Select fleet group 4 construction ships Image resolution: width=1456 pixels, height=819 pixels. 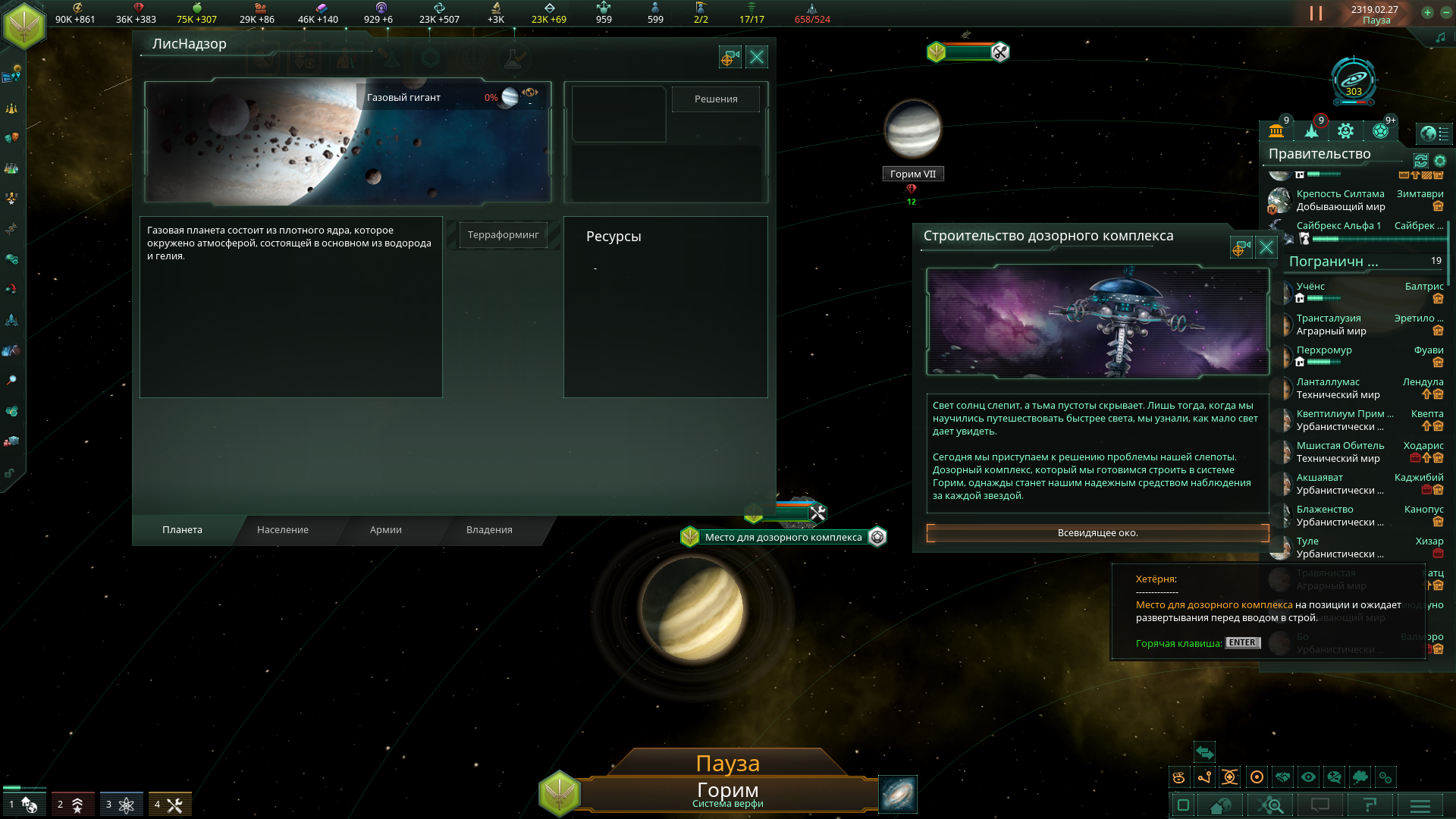(x=169, y=805)
